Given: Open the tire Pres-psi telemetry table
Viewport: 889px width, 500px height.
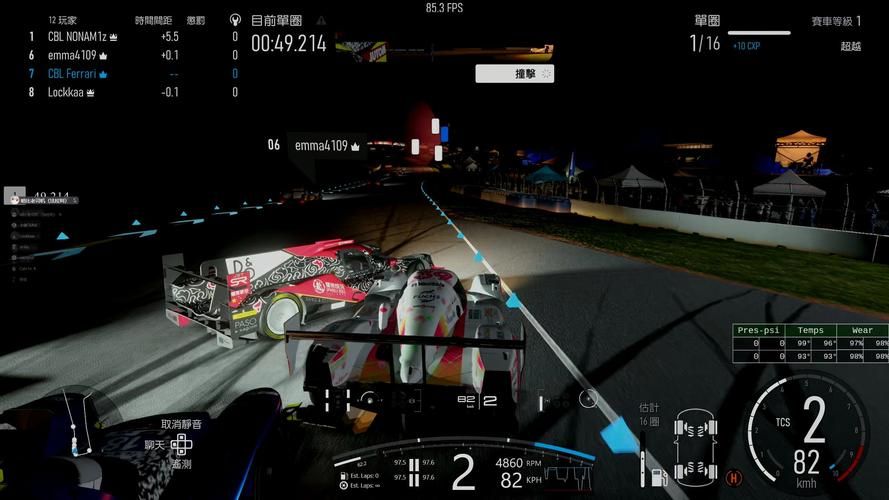Looking at the screenshot, I should (x=810, y=343).
